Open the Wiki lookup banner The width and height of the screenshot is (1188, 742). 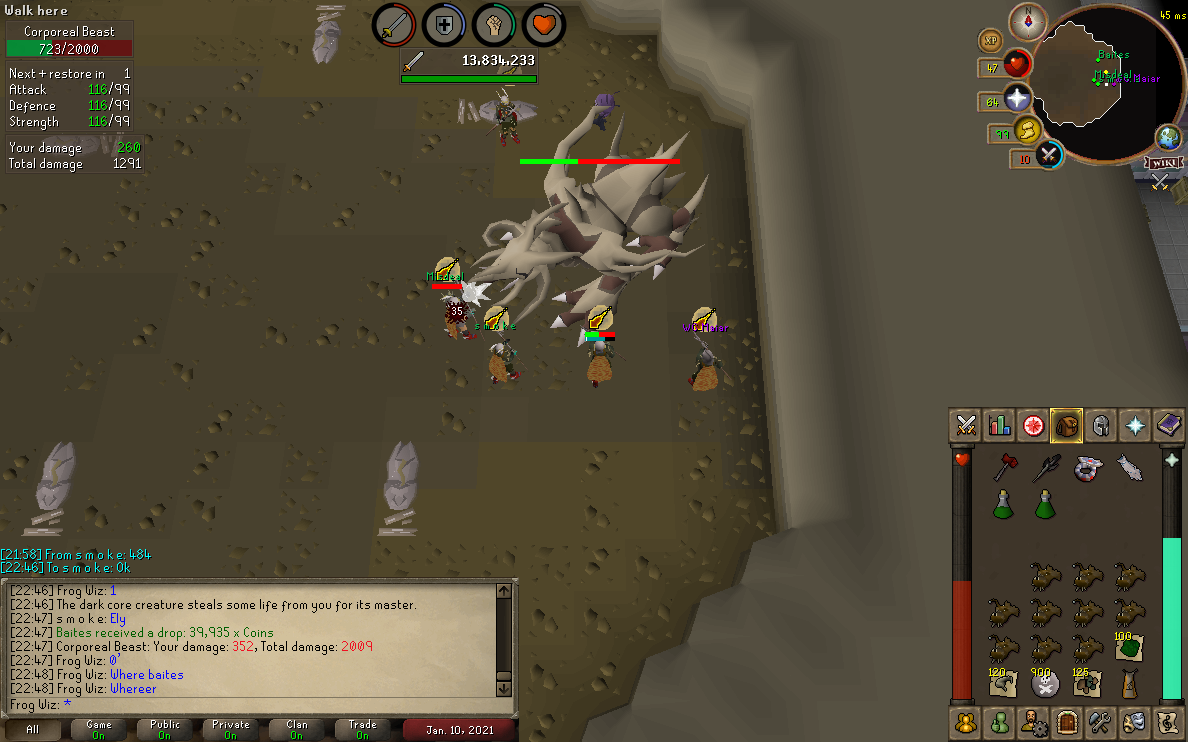tap(1161, 163)
